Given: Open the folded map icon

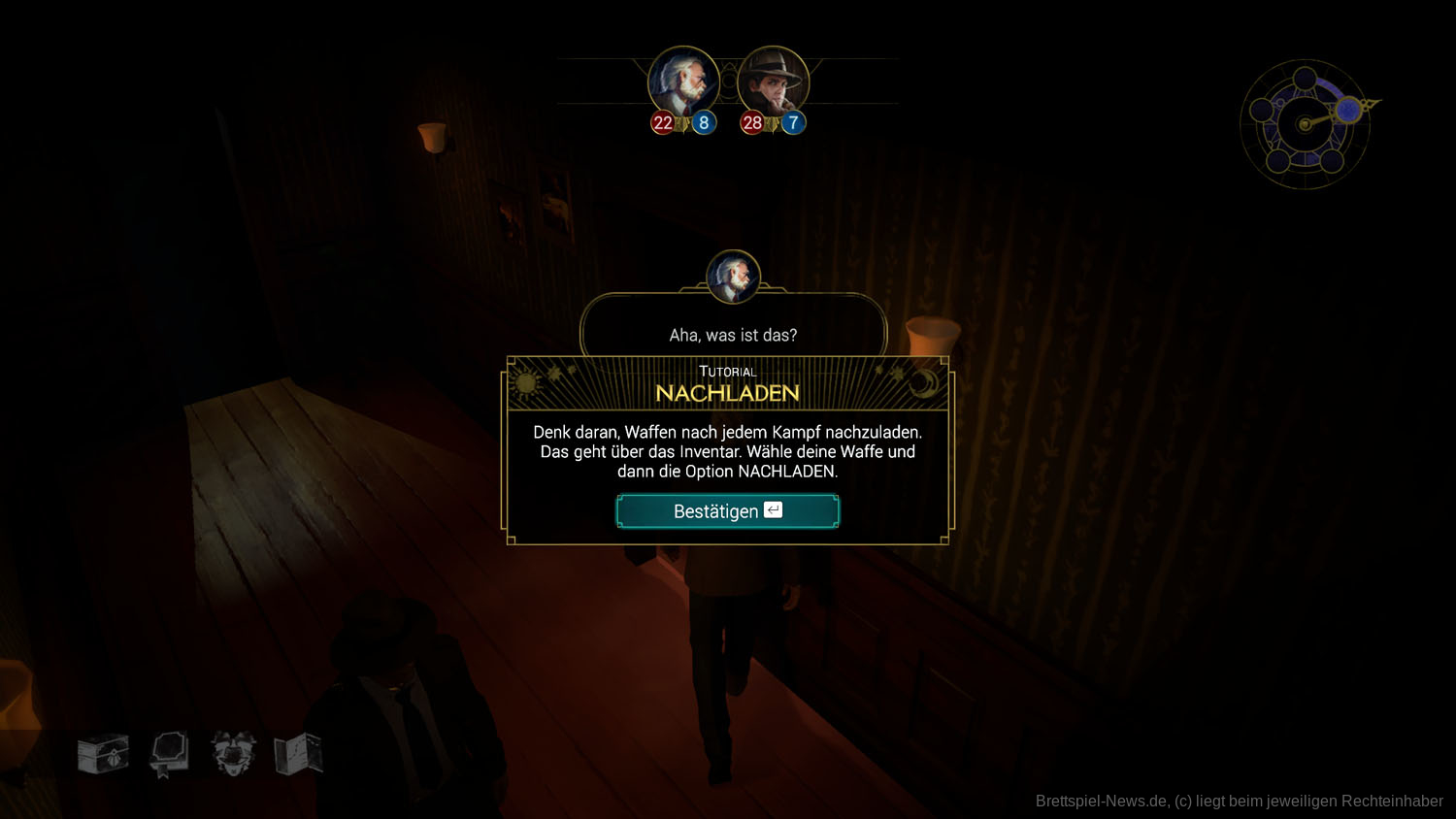Looking at the screenshot, I should tap(298, 754).
